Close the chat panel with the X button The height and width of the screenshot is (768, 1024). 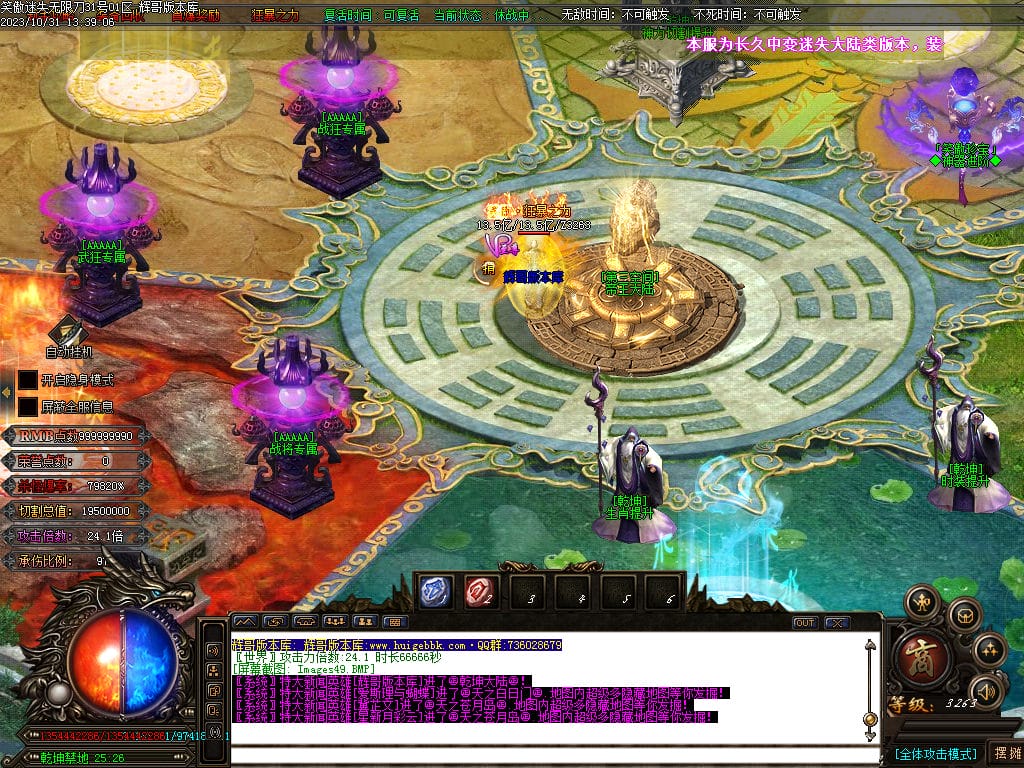[x=836, y=622]
